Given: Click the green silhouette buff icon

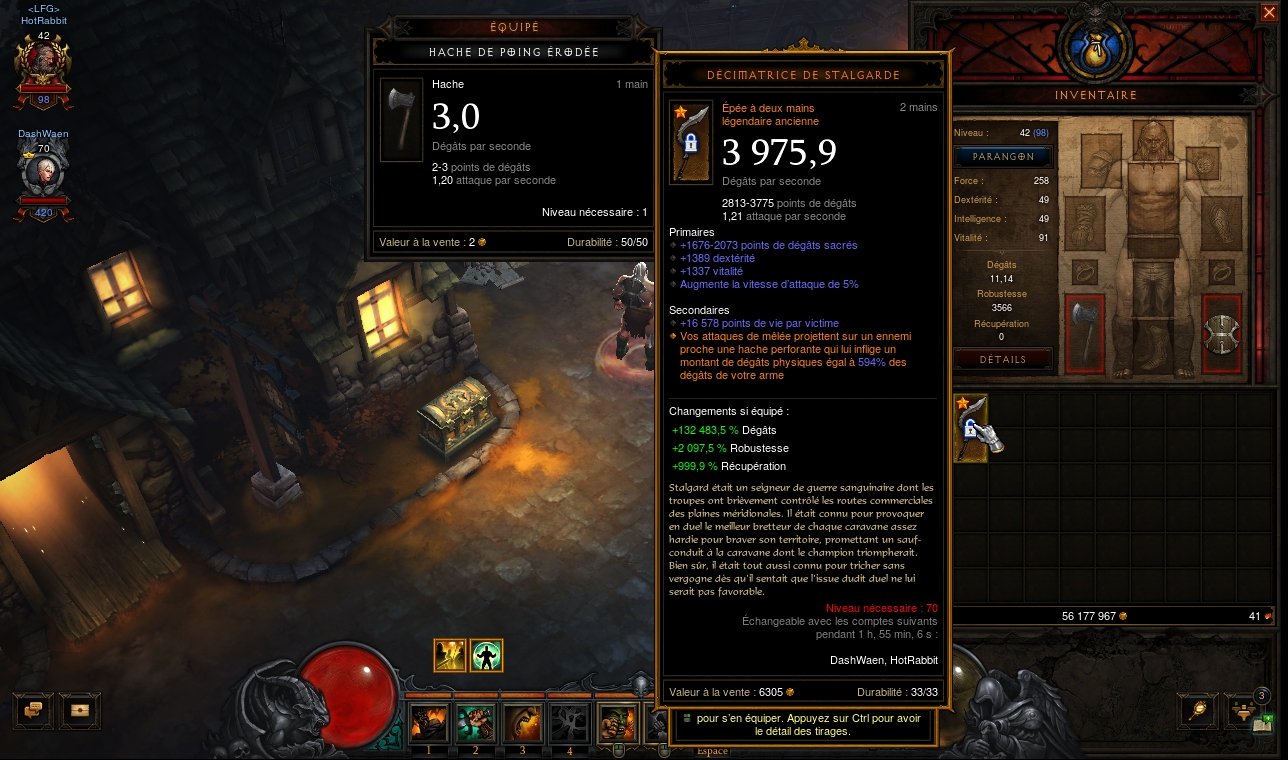Looking at the screenshot, I should pos(486,655).
